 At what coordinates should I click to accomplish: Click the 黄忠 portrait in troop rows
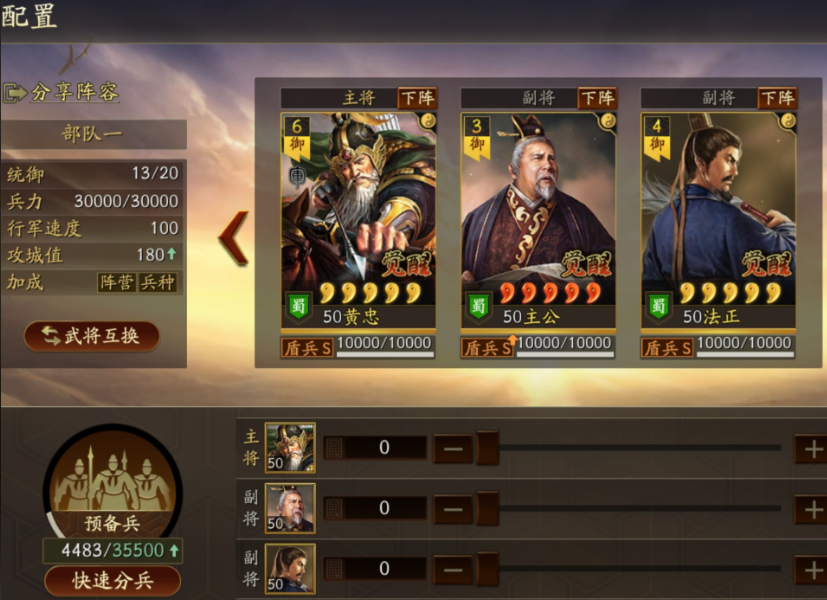tap(290, 448)
